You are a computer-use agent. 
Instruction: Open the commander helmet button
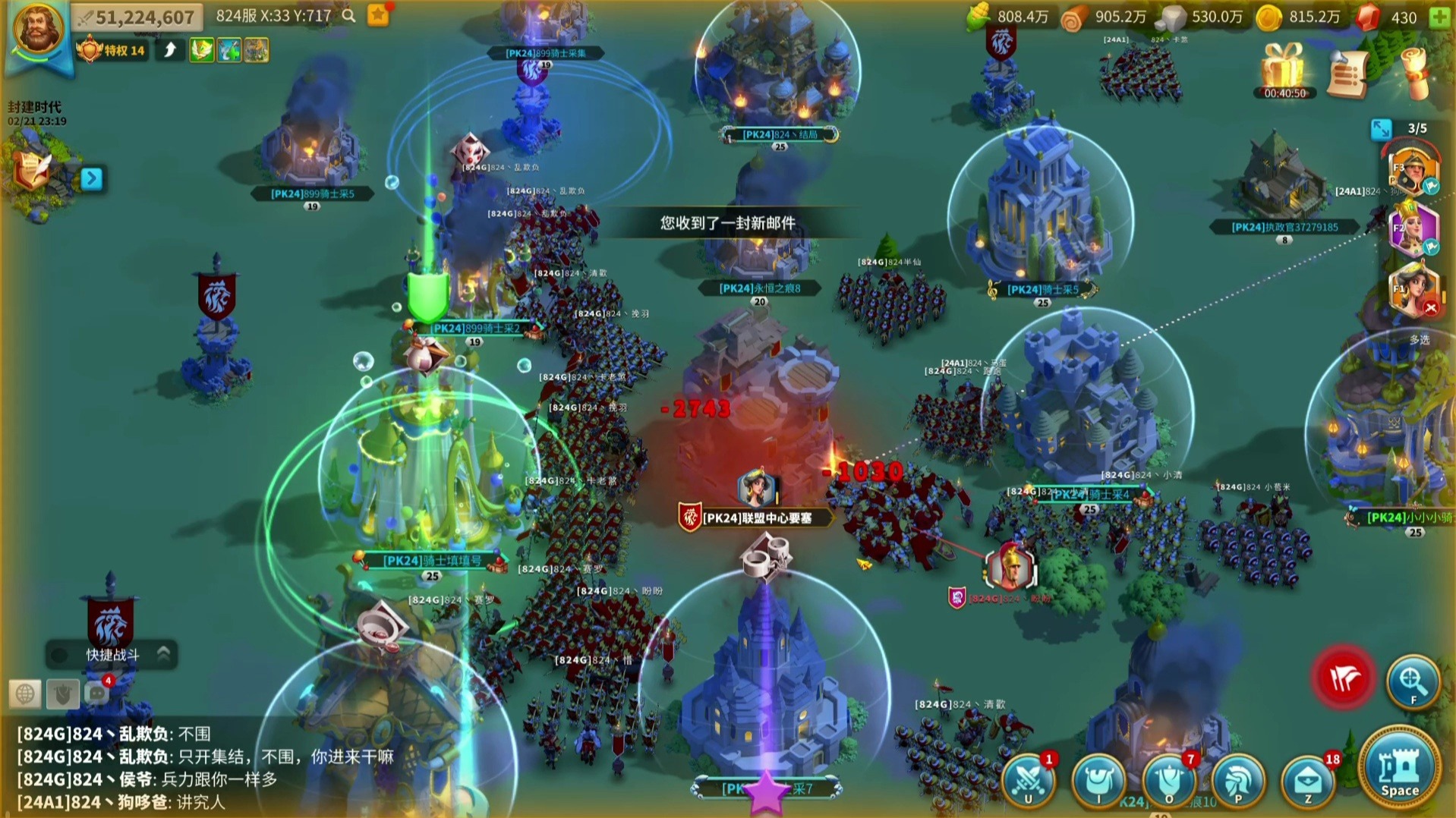(1237, 780)
